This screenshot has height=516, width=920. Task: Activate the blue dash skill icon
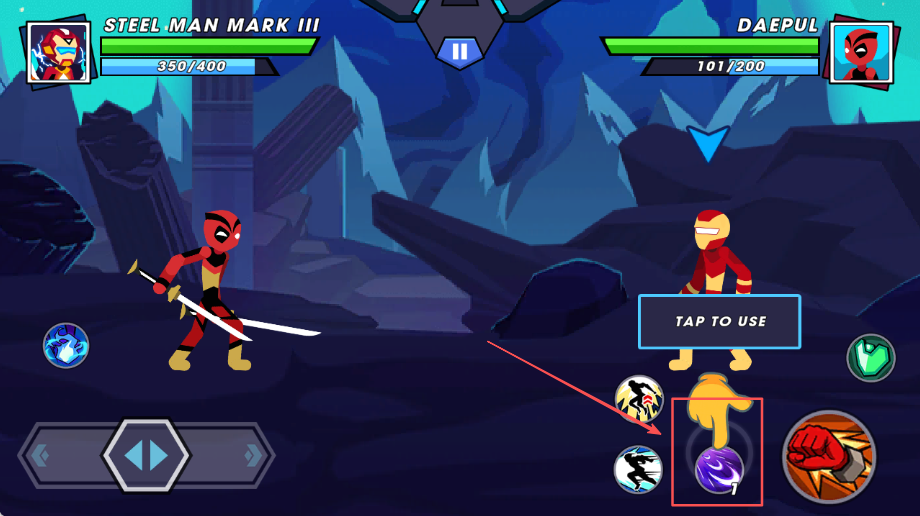638,469
